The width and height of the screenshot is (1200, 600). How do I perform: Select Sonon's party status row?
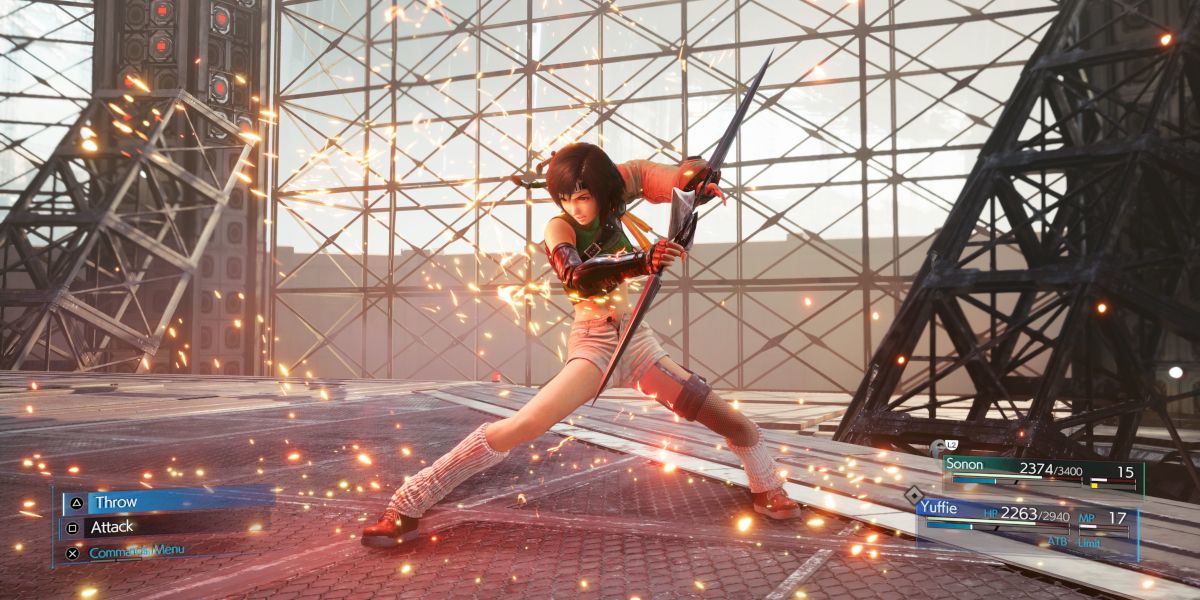pos(1040,473)
